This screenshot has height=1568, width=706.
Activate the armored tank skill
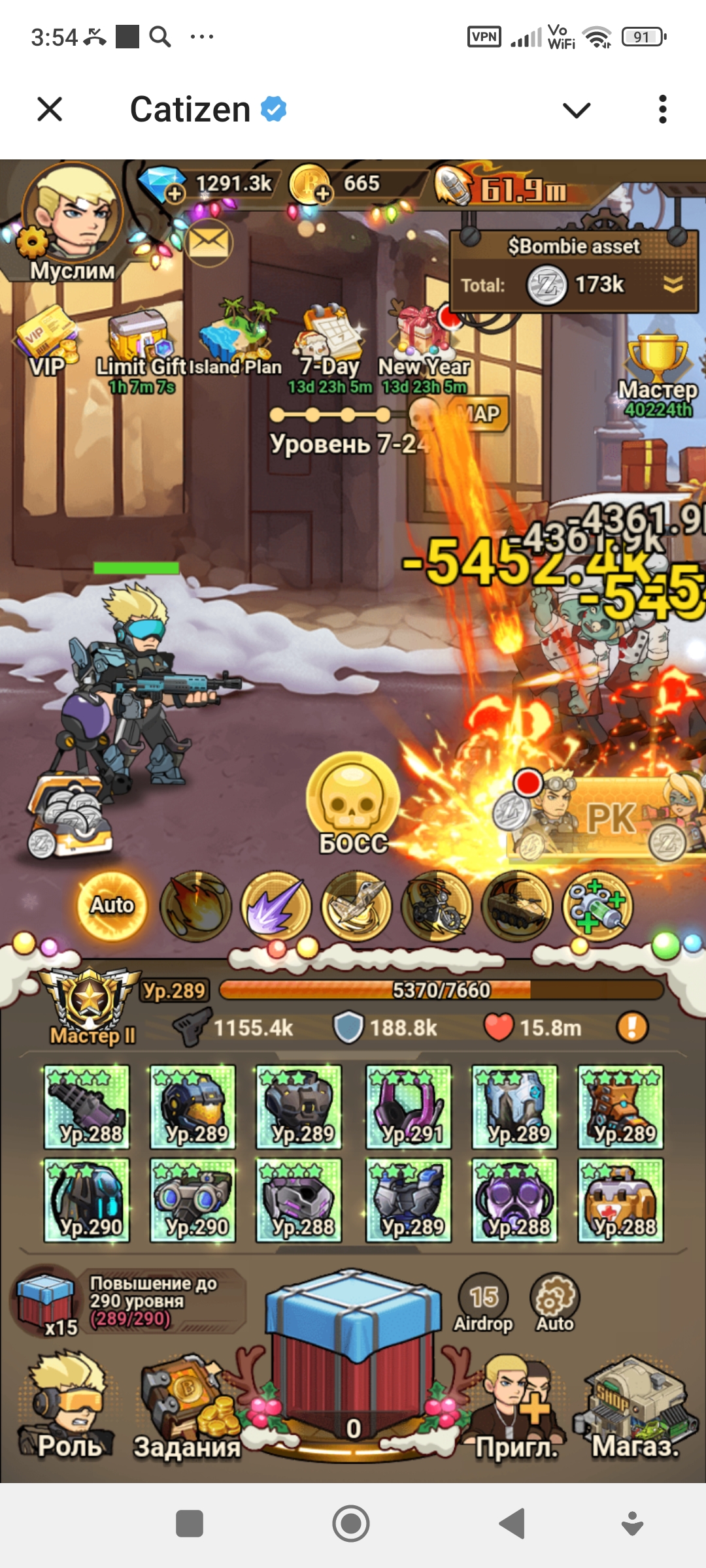click(517, 906)
